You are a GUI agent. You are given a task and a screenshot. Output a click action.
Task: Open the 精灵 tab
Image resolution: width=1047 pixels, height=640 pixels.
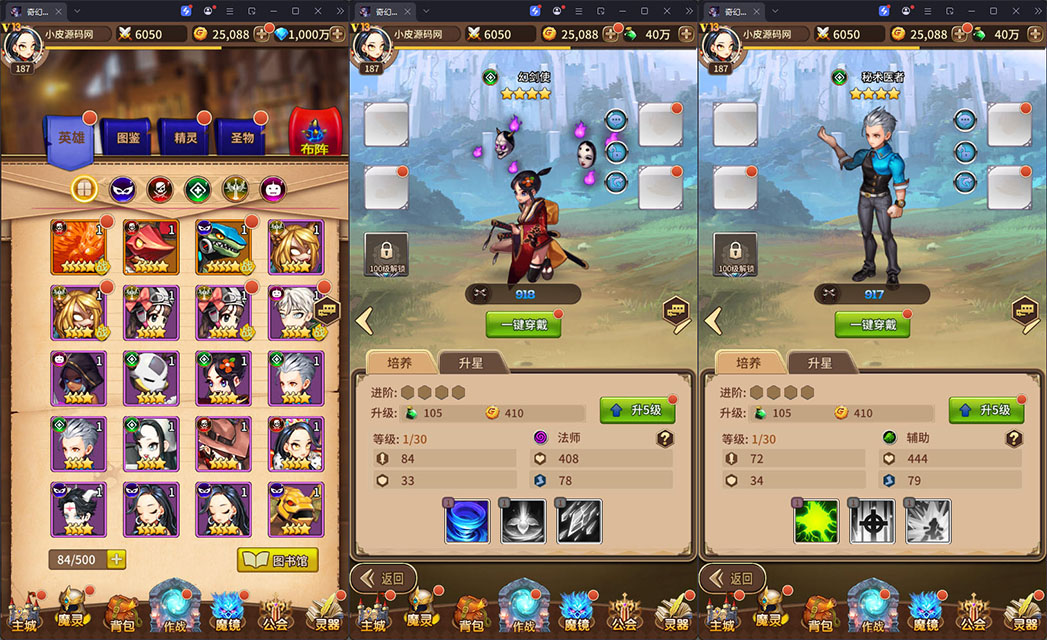tap(185, 139)
